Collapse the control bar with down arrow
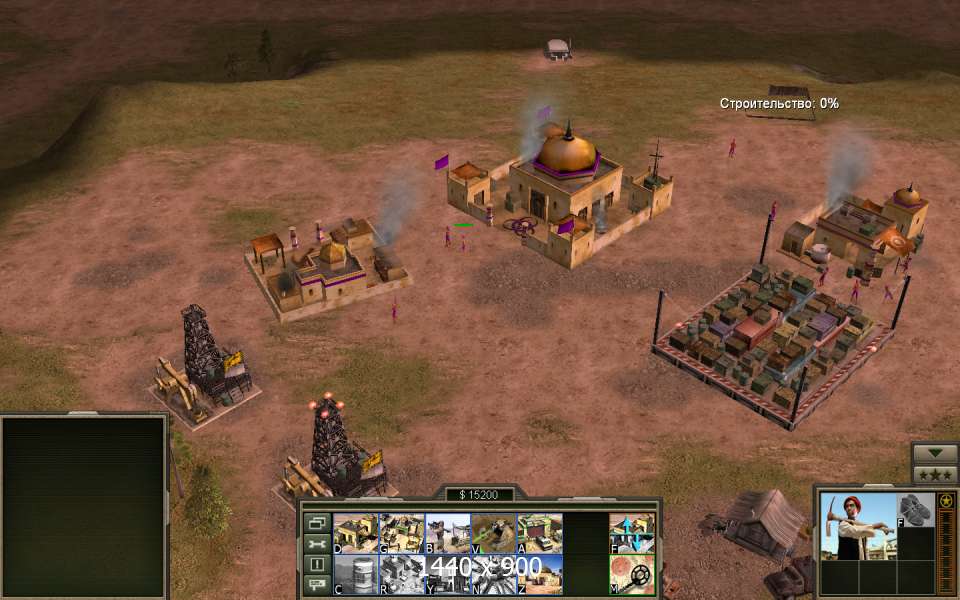The image size is (960, 600). [x=936, y=452]
